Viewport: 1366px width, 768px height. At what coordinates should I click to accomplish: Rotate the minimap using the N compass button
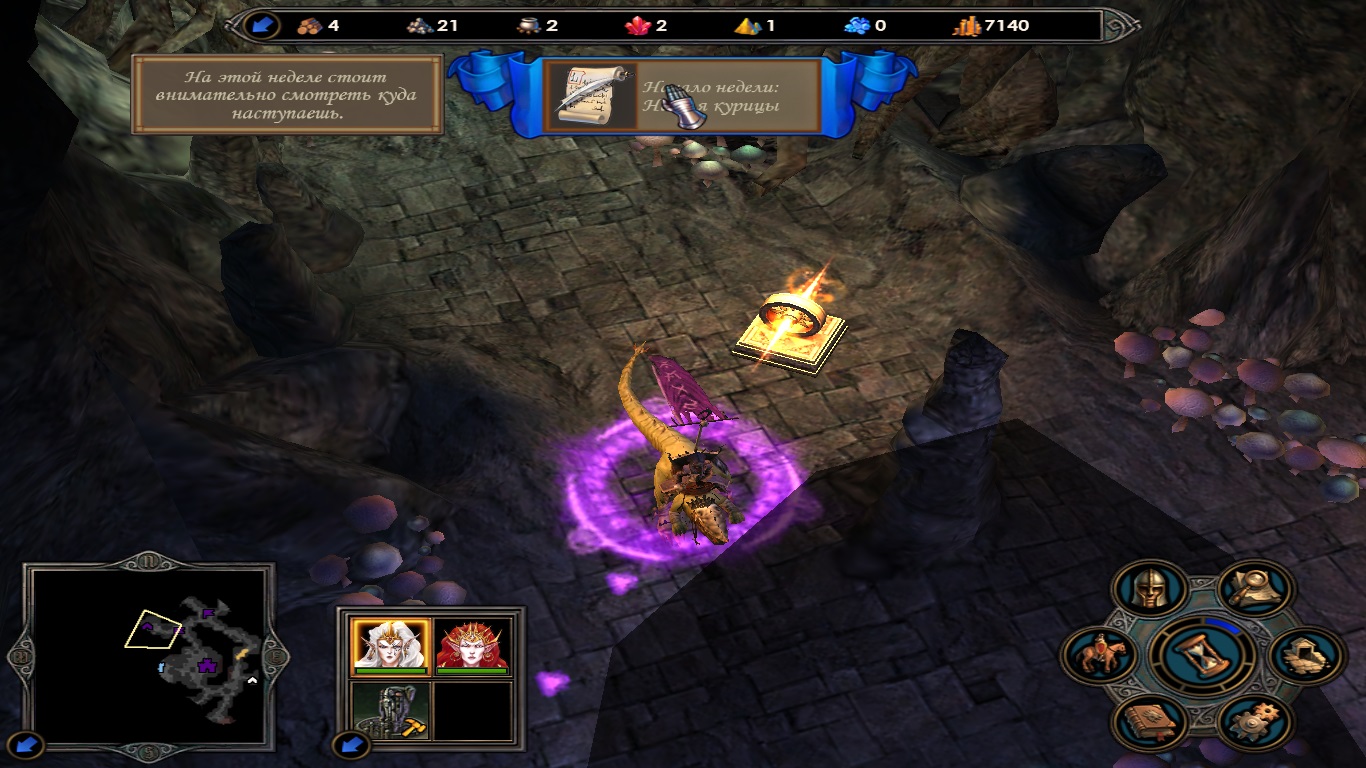pos(150,563)
